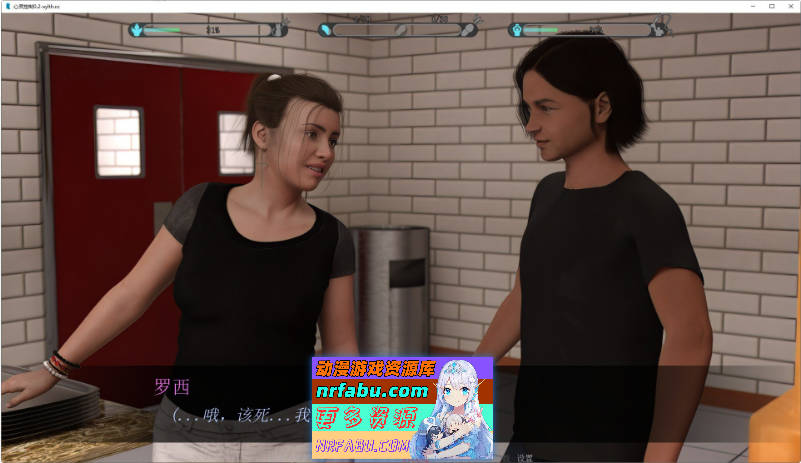Open the 设置 settings quick menu
Image resolution: width=801 pixels, height=463 pixels.
pyautogui.click(x=525, y=457)
